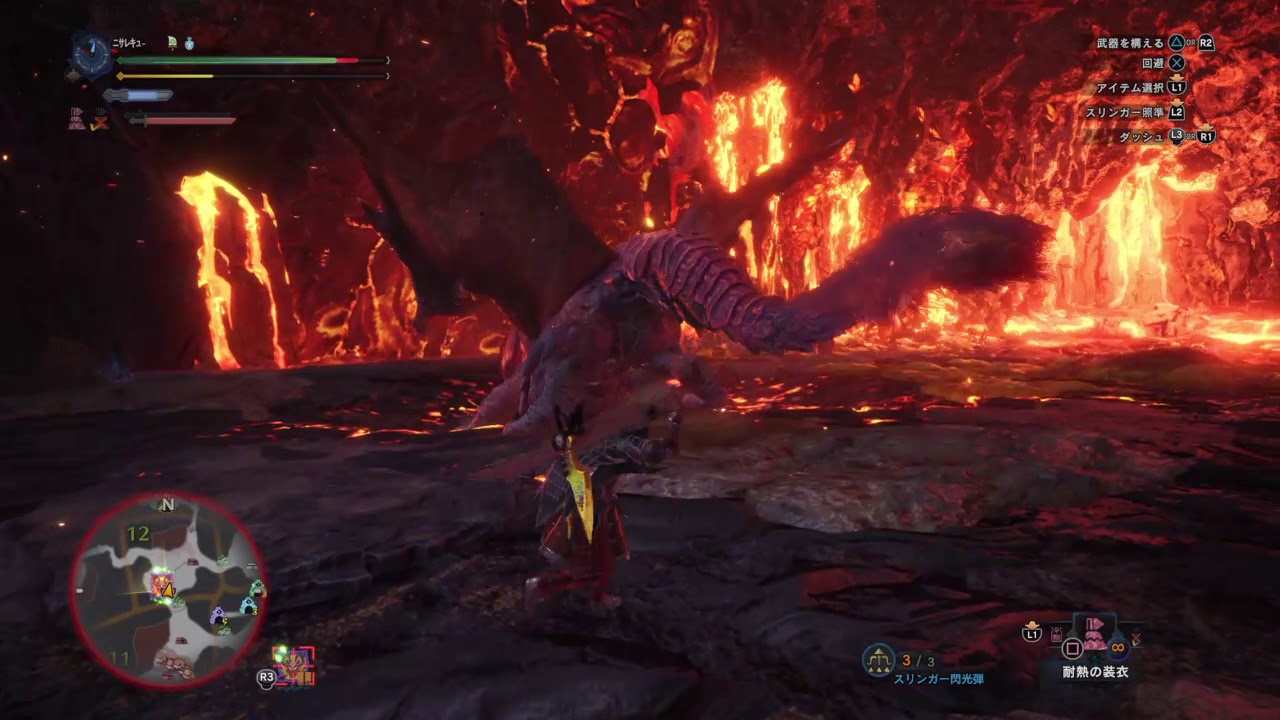Viewport: 1280px width, 720px height.
Task: Click the blue buff icon beside the player name
Action: [x=189, y=43]
